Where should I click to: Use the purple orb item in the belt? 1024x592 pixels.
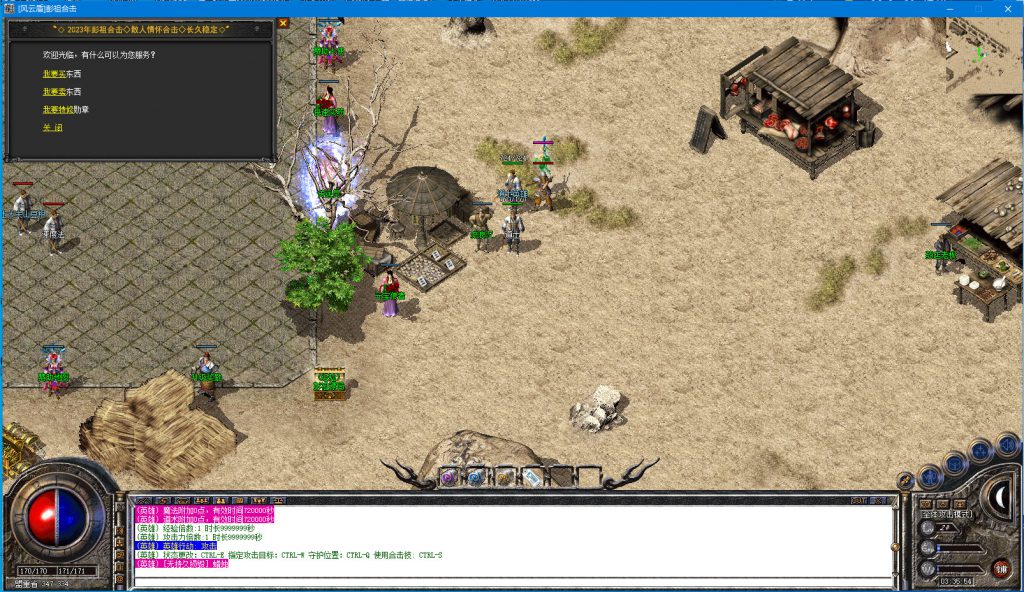click(449, 477)
